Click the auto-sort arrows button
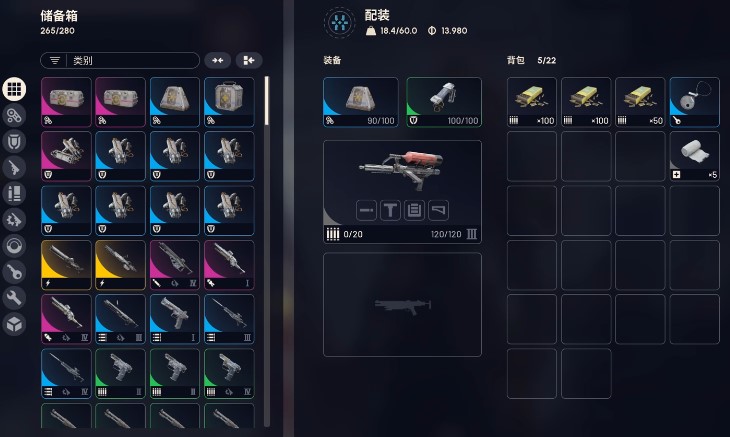Image resolution: width=730 pixels, height=437 pixels. [217, 61]
